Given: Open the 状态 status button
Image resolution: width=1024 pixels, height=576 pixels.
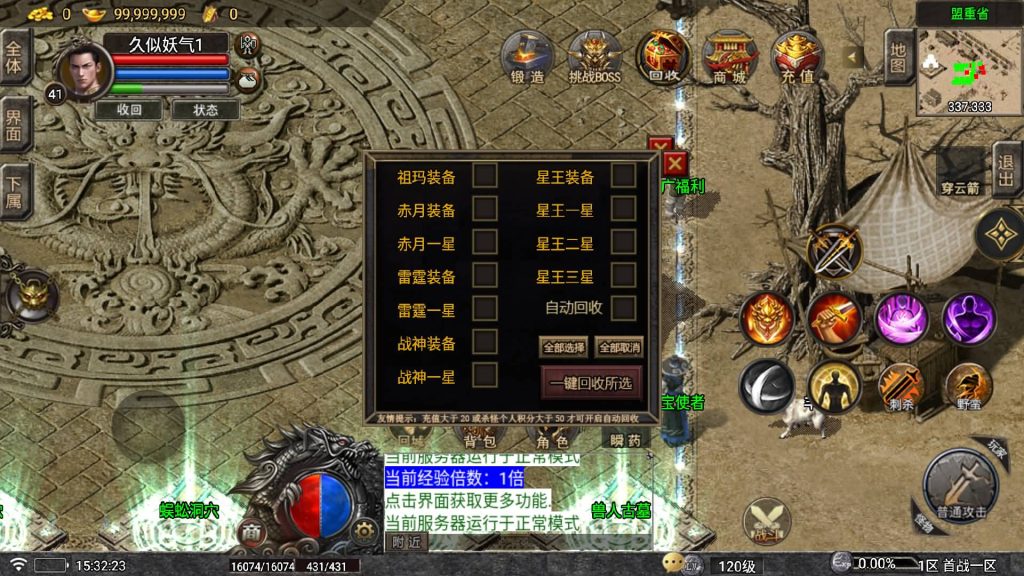Looking at the screenshot, I should coord(206,110).
